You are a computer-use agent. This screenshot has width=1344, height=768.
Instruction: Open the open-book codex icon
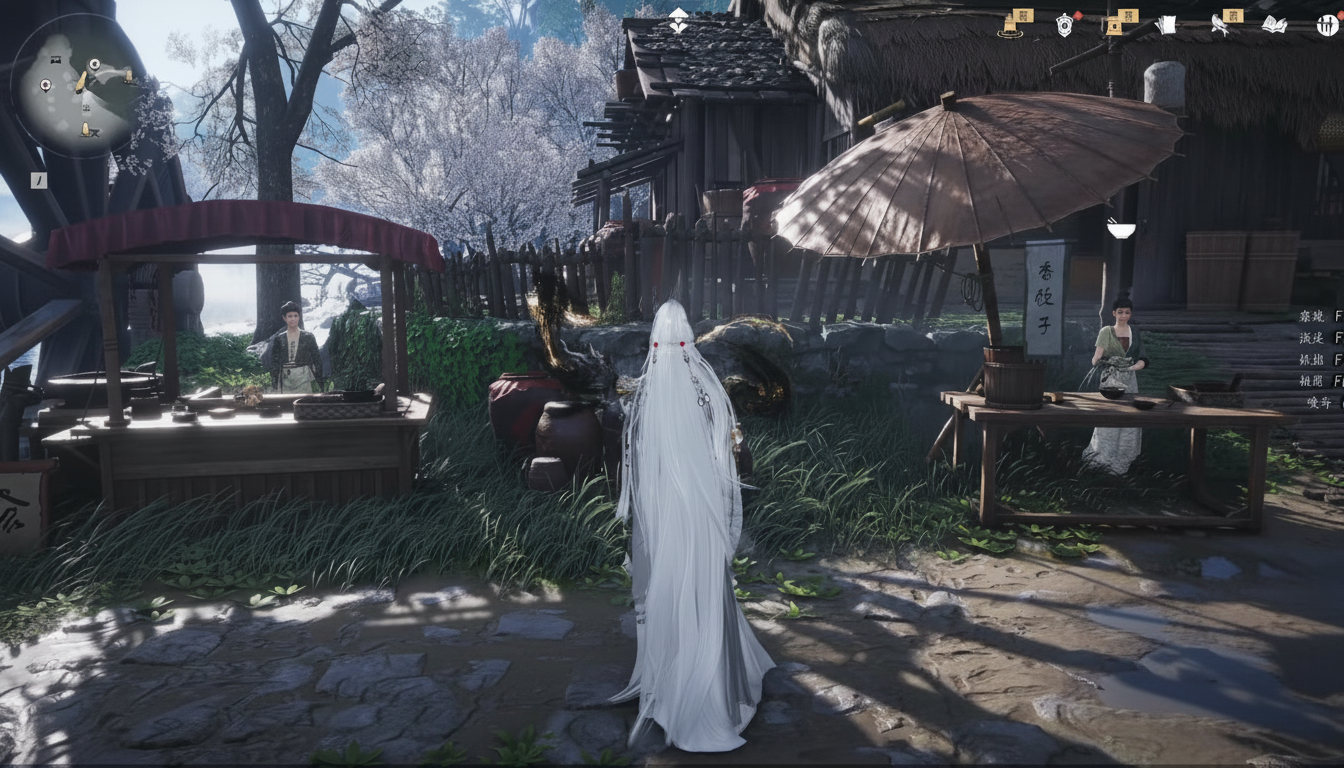(1275, 25)
